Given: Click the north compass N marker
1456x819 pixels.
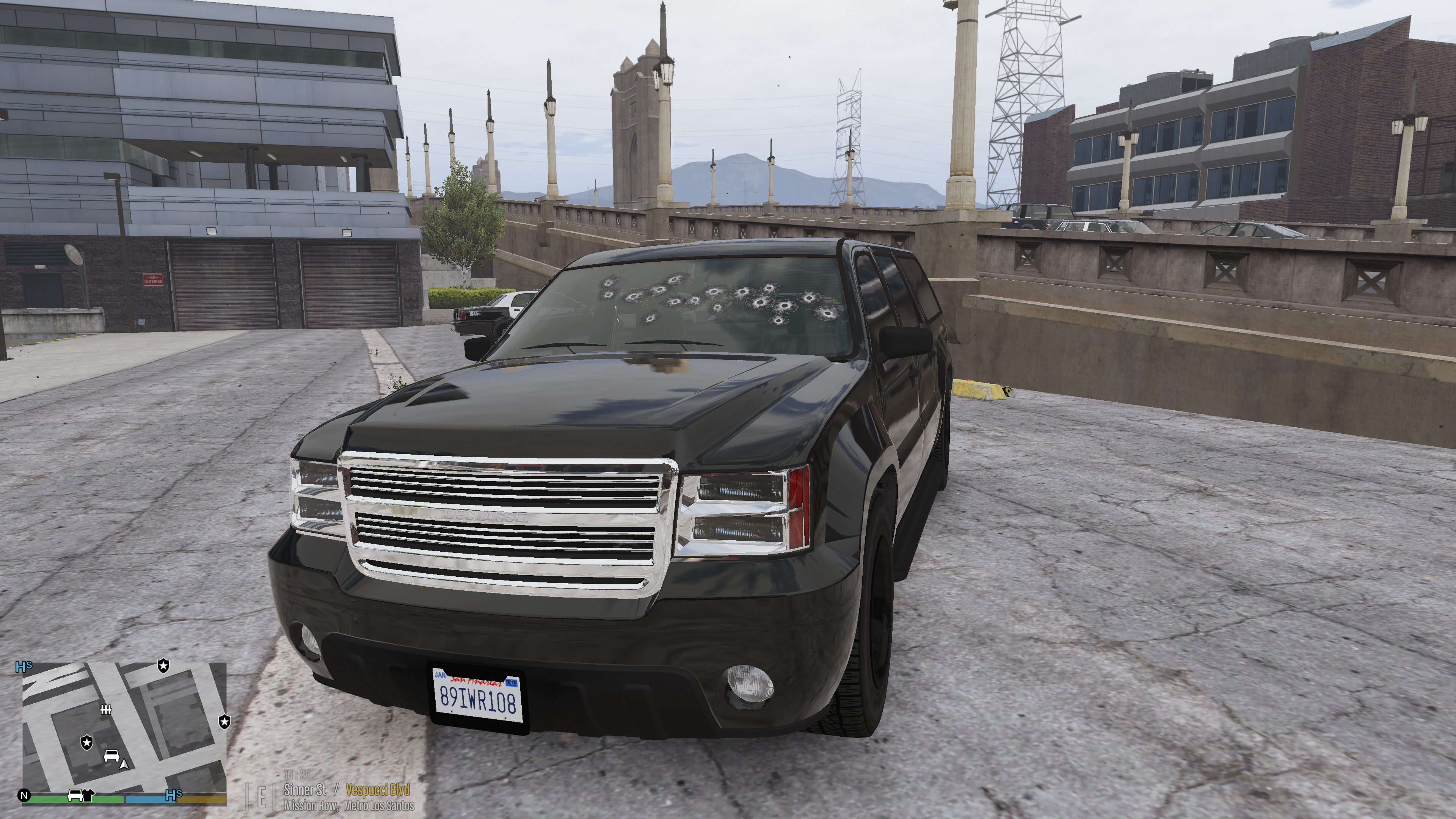Looking at the screenshot, I should (x=24, y=795).
